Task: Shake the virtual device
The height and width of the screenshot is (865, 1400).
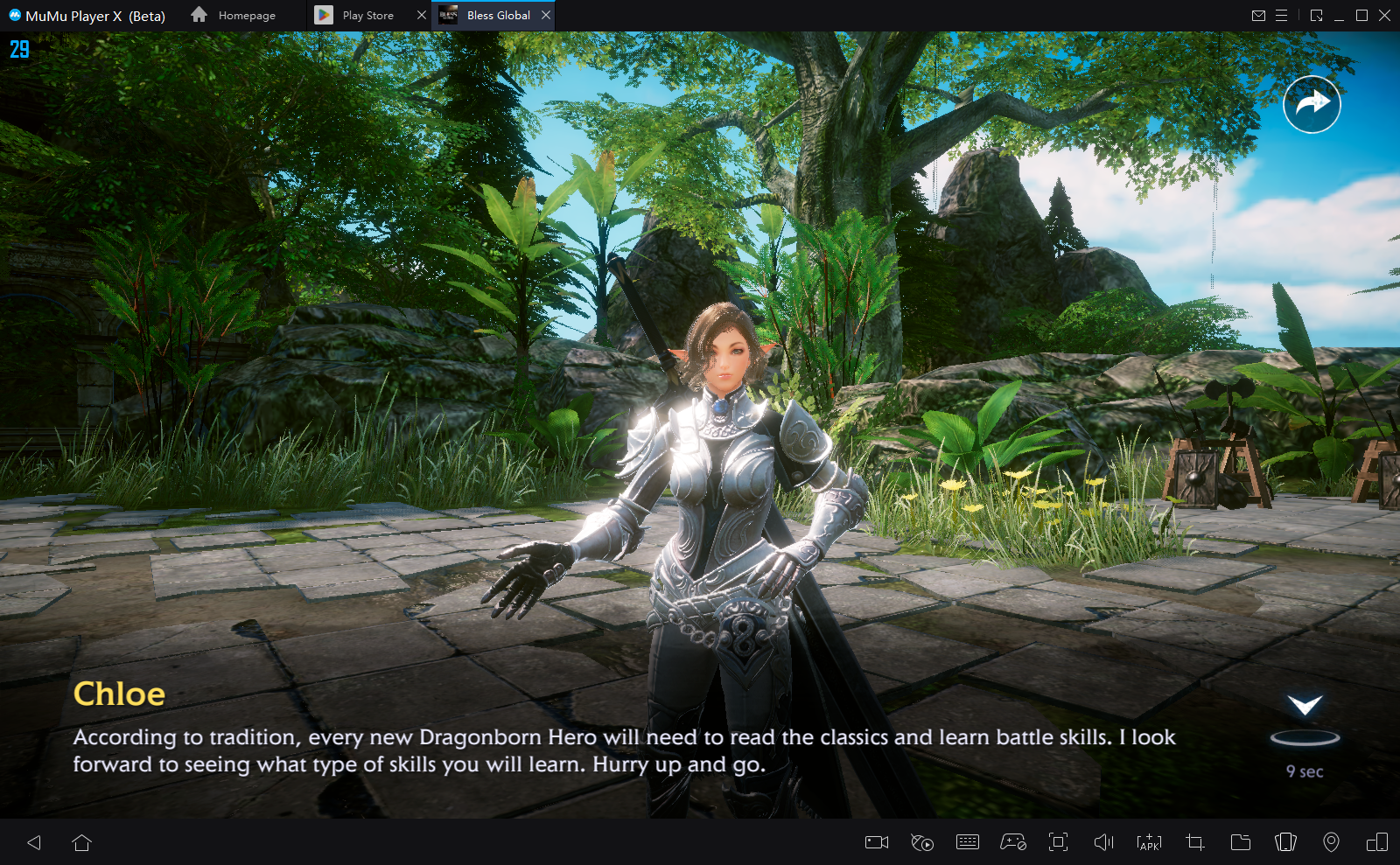Action: tap(1284, 842)
